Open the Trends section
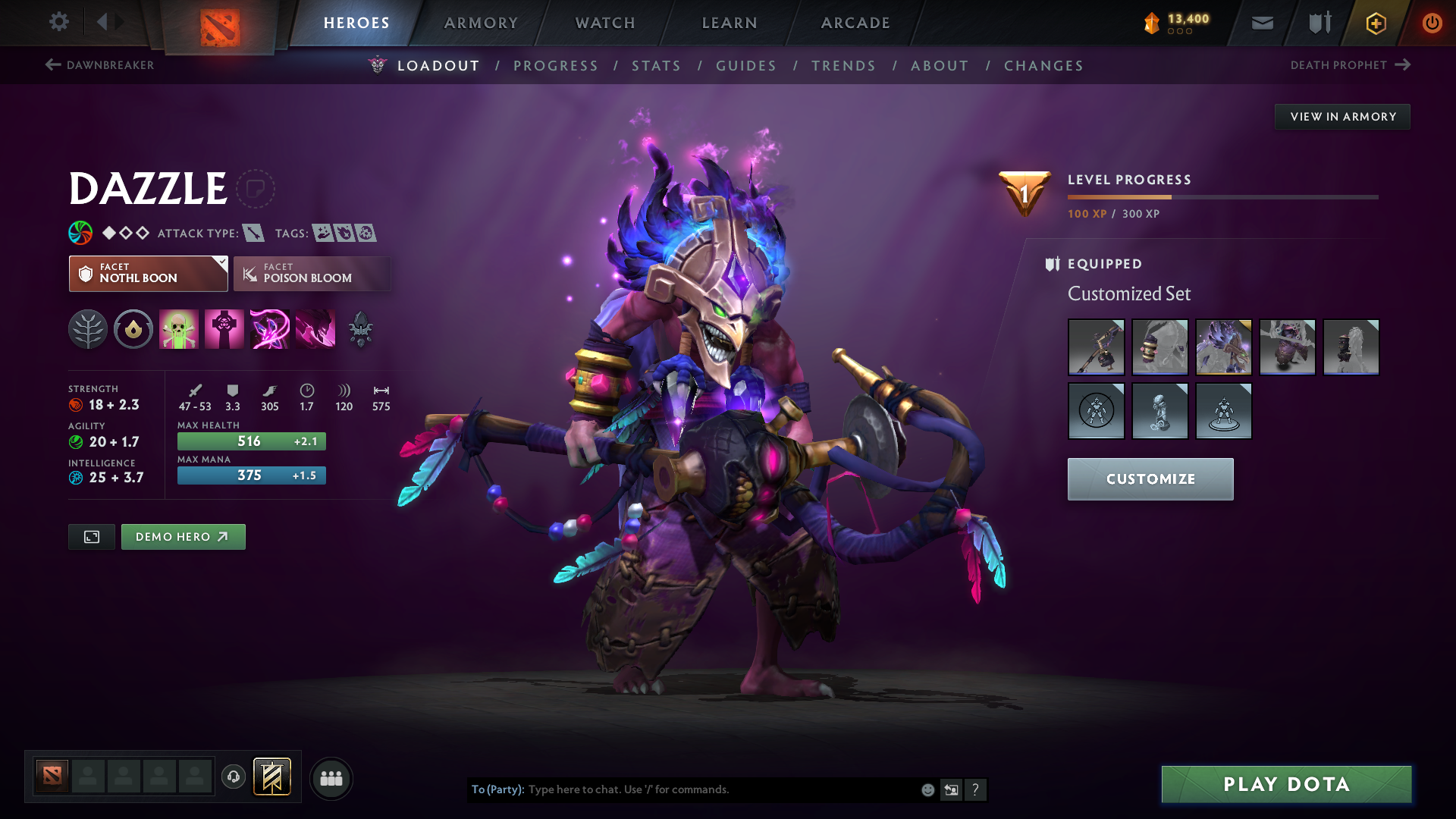Image resolution: width=1456 pixels, height=819 pixels. (843, 66)
